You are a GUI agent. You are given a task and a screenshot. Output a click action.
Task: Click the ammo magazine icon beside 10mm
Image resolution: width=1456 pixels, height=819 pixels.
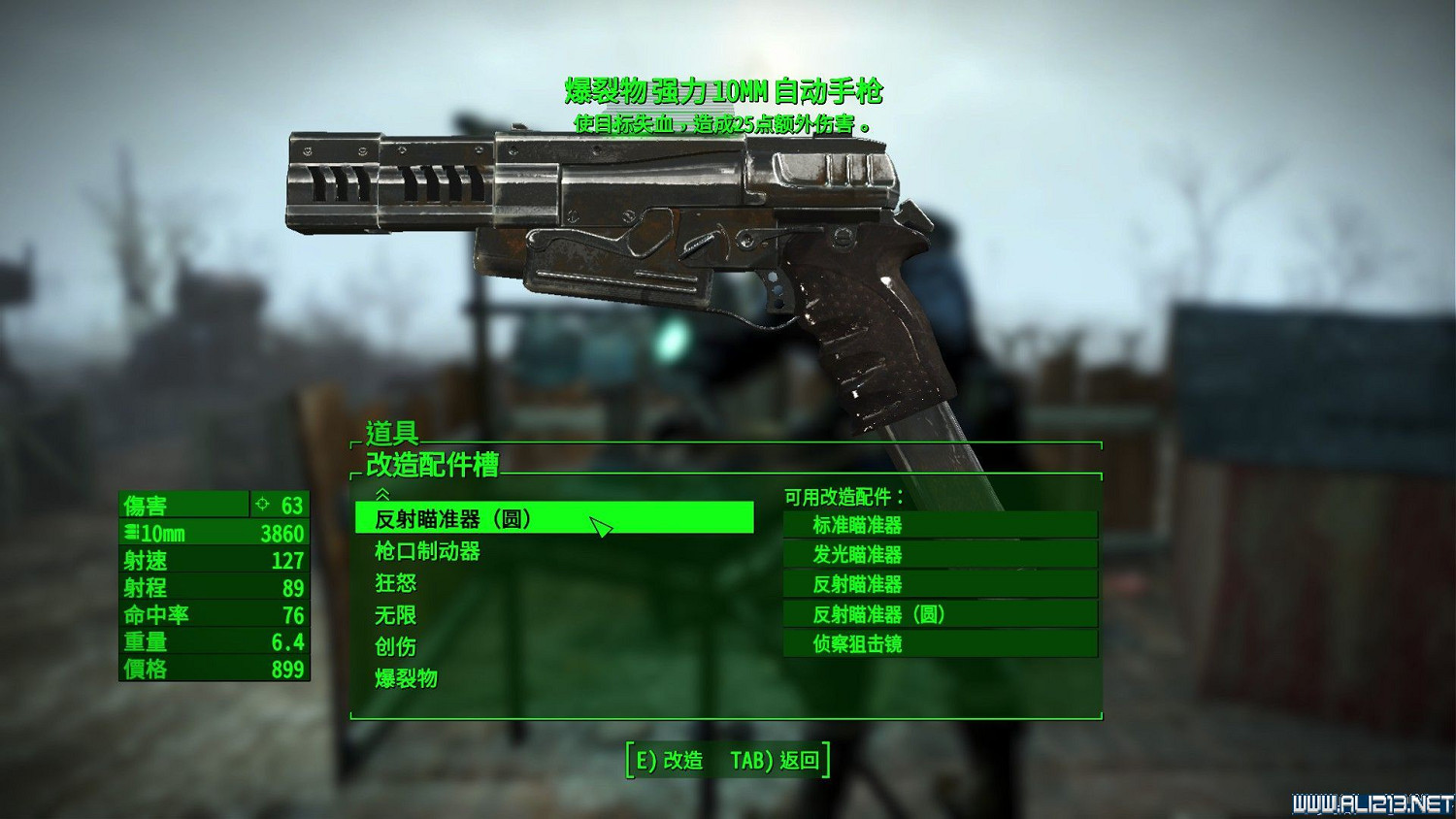[130, 533]
